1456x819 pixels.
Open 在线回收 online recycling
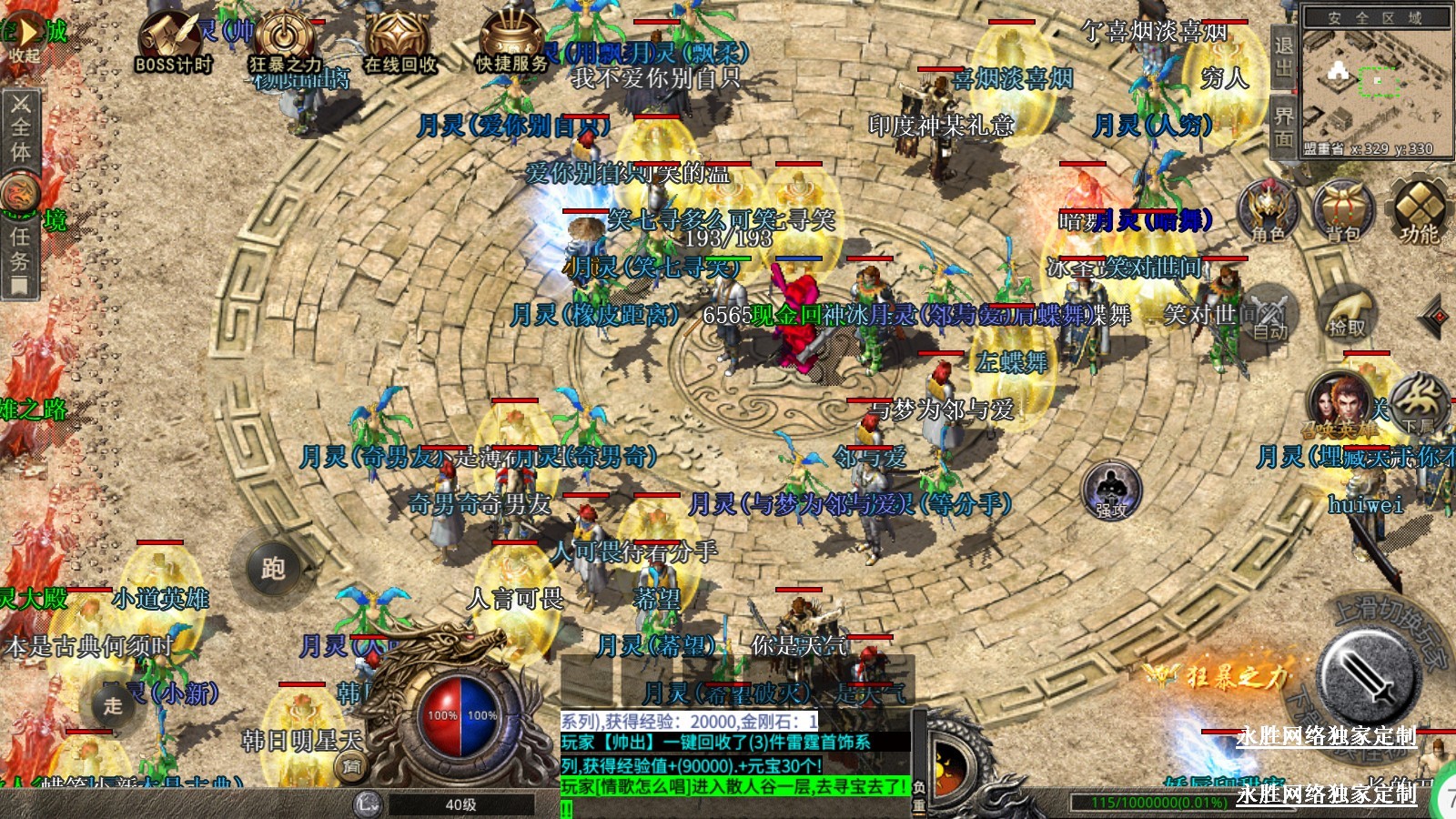[399, 42]
